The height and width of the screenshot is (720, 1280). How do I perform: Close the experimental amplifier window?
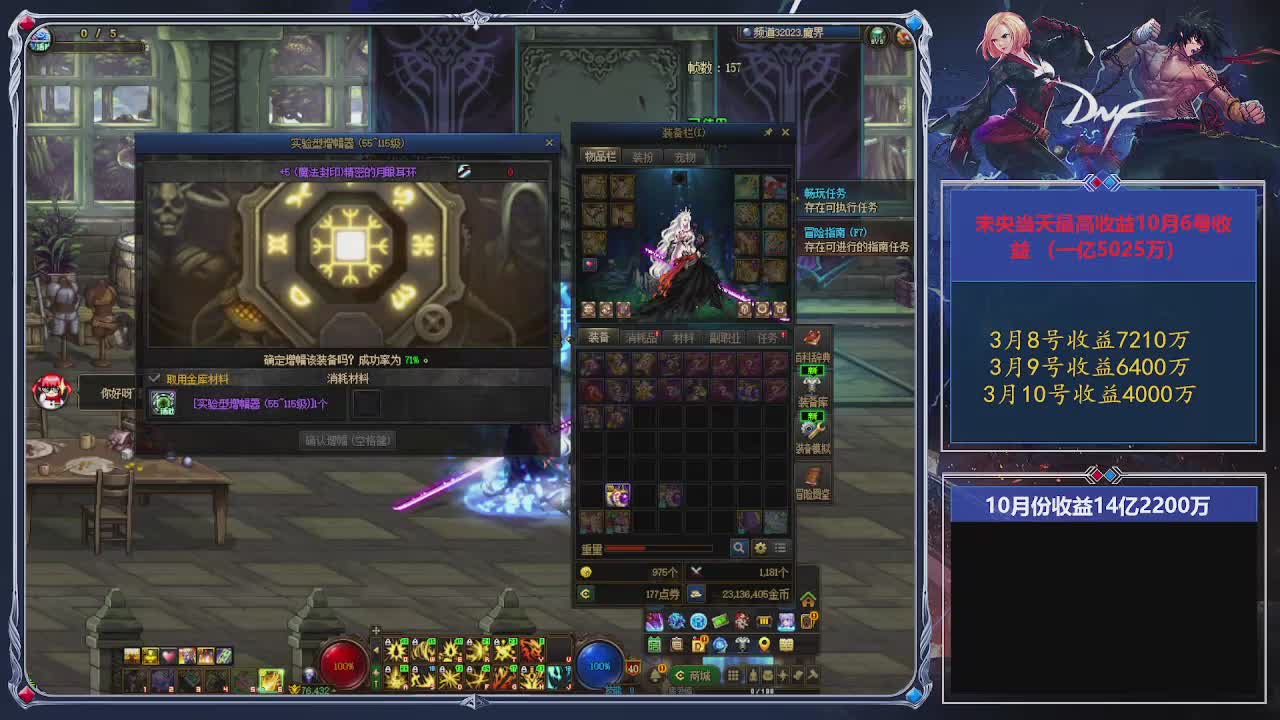click(x=549, y=143)
